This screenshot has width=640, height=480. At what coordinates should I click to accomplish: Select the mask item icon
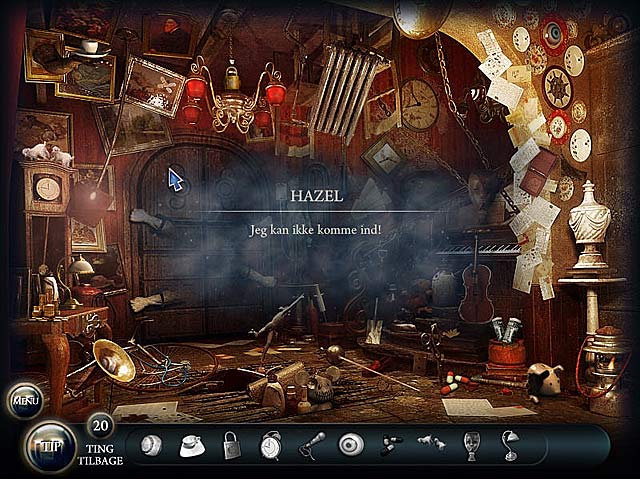tap(471, 445)
